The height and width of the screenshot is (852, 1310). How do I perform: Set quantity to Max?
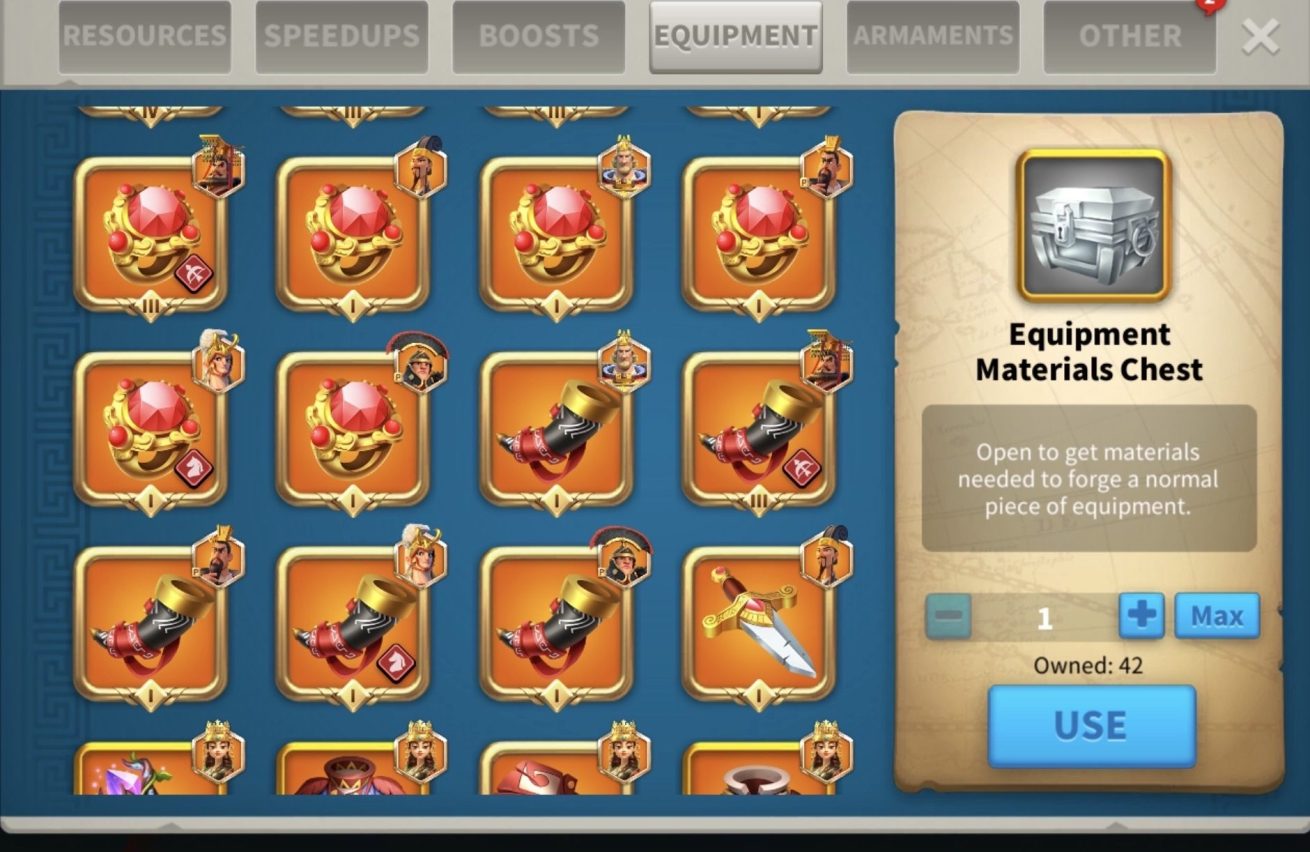click(1217, 616)
